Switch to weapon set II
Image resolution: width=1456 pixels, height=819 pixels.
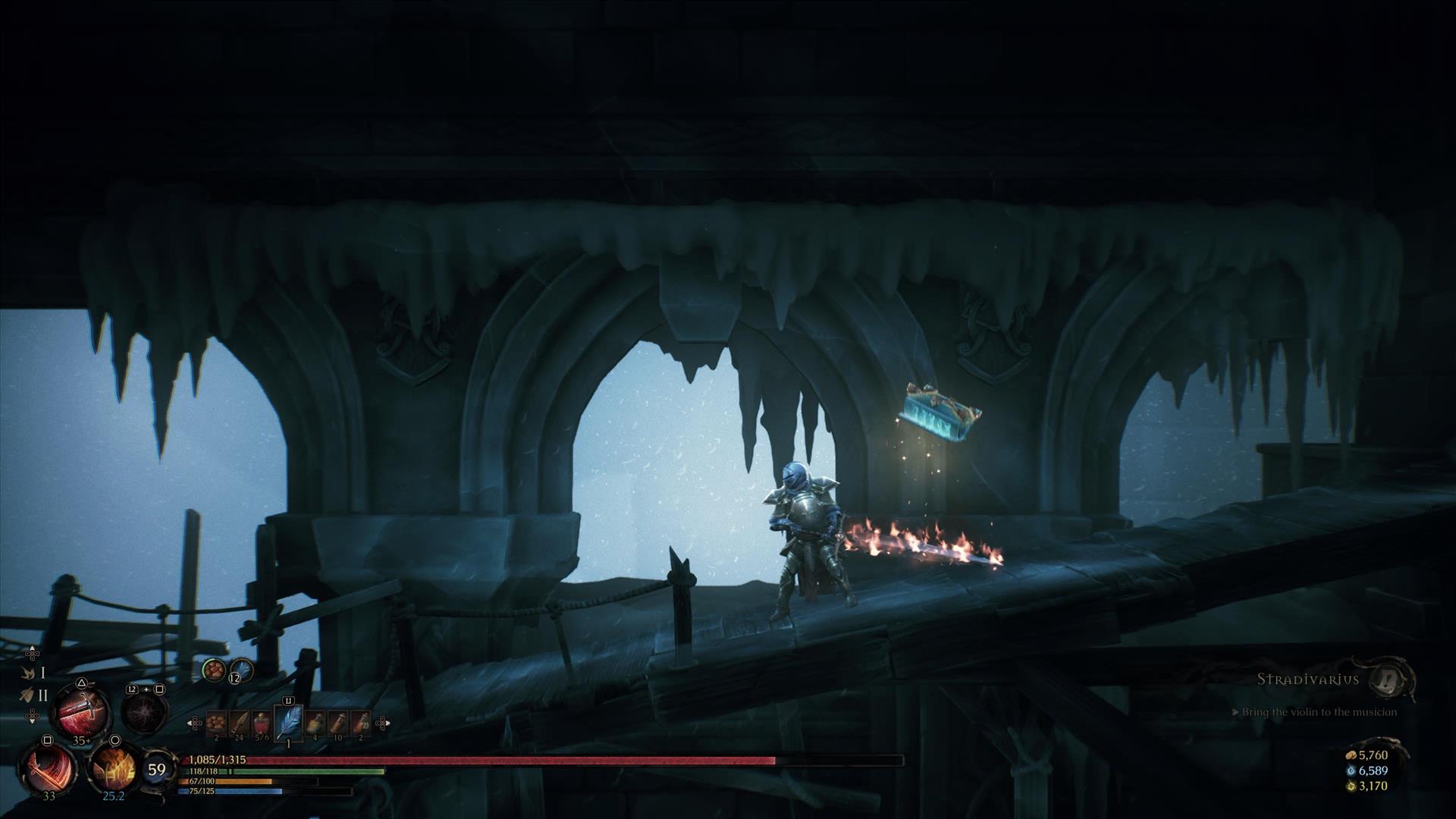tap(35, 695)
